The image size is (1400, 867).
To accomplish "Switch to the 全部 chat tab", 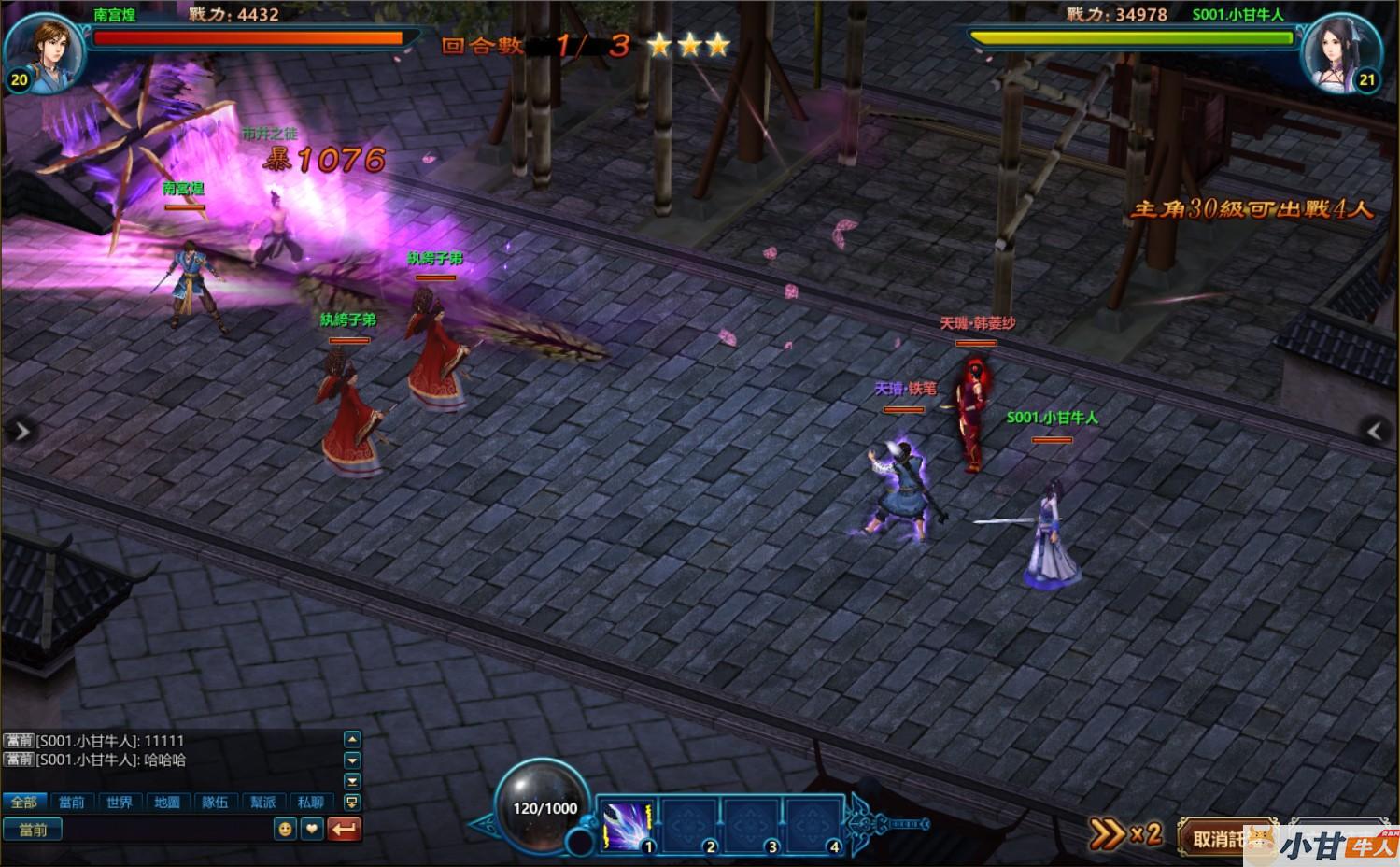I will coord(23,802).
